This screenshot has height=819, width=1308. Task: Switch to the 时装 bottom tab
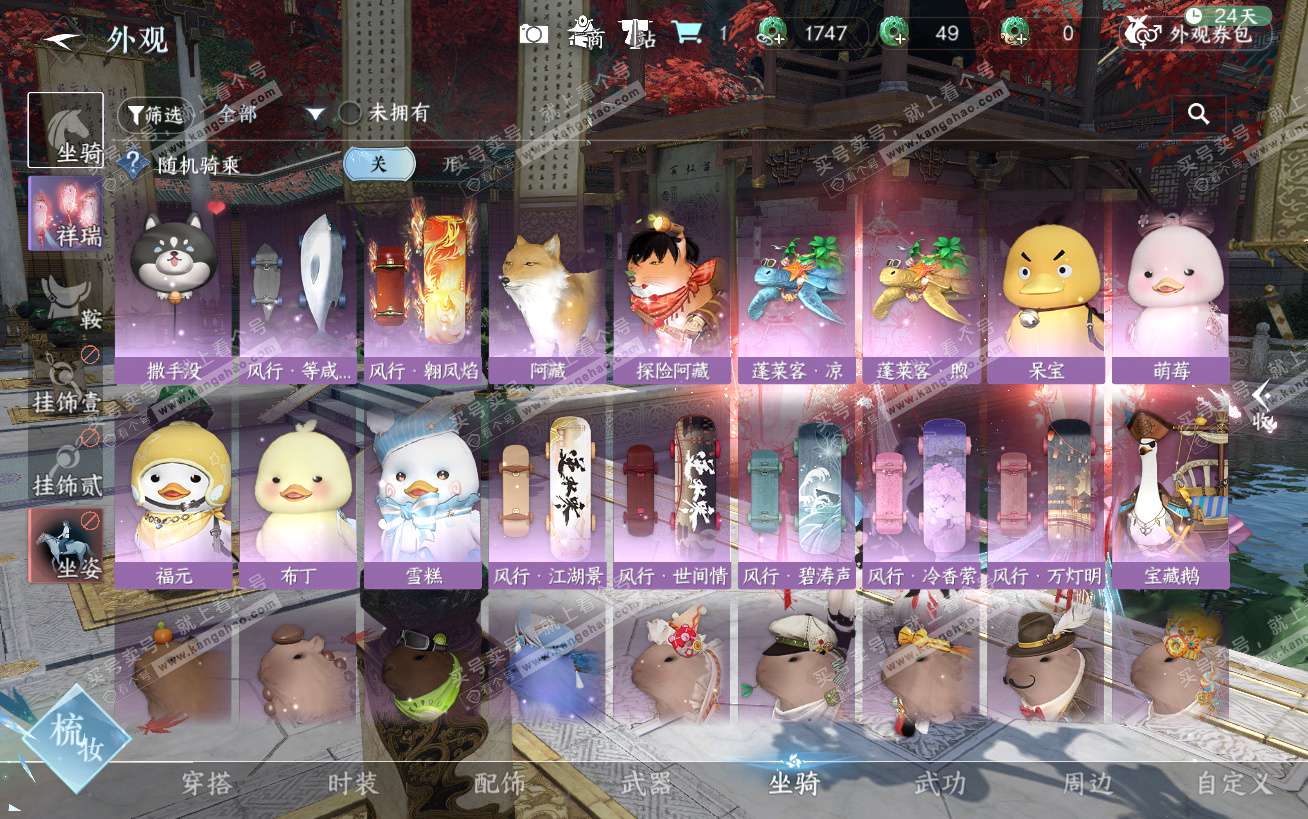point(353,783)
